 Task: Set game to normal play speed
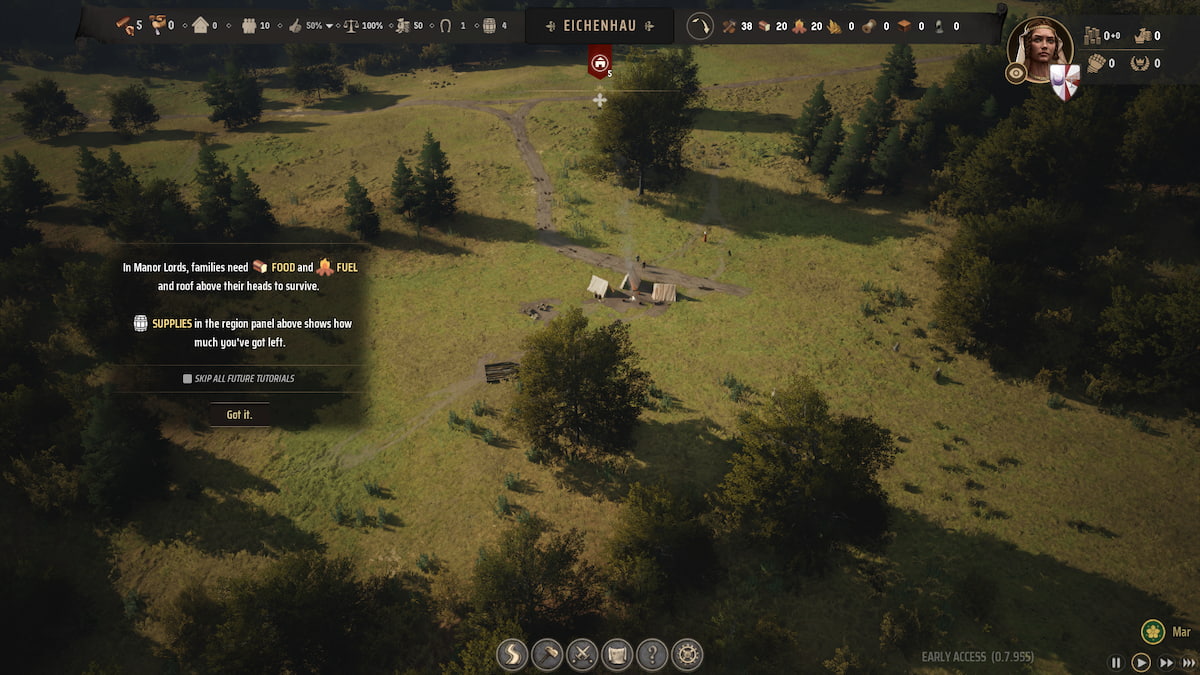pos(1141,662)
